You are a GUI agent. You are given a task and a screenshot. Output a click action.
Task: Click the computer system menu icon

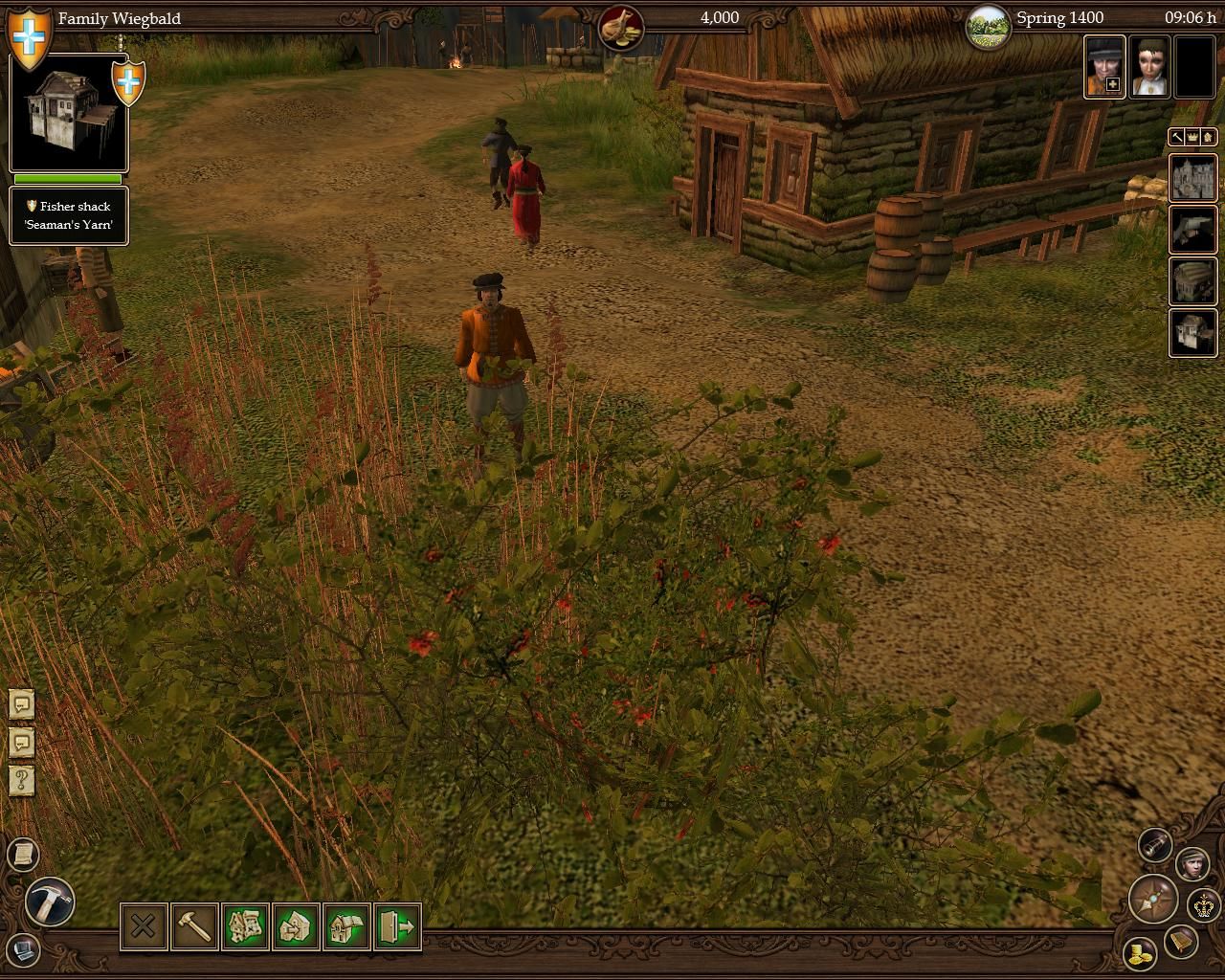point(23,950)
